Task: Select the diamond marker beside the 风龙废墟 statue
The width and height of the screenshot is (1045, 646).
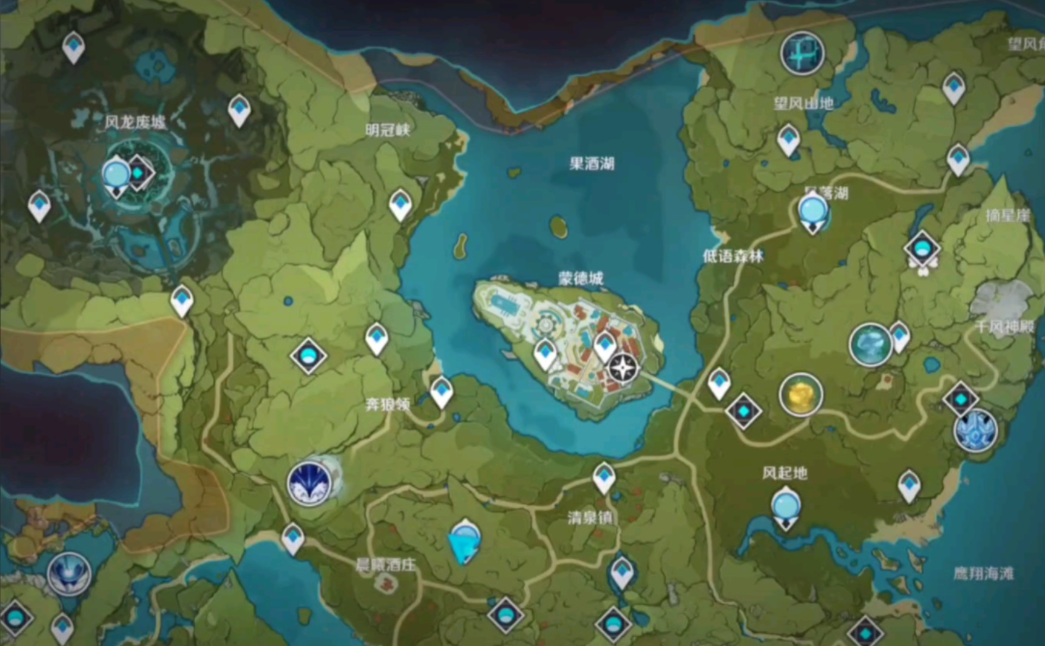Action: coord(139,173)
